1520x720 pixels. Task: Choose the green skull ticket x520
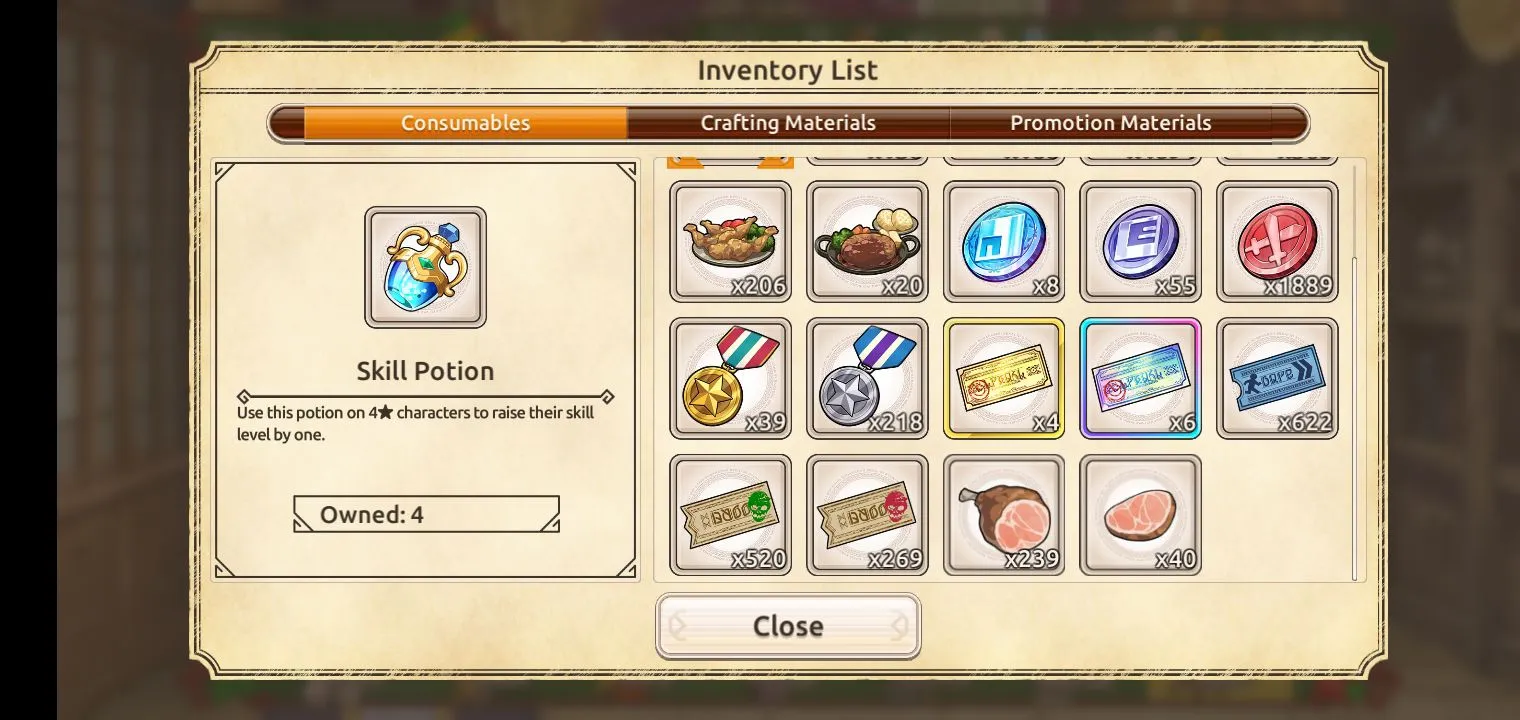pyautogui.click(x=730, y=515)
